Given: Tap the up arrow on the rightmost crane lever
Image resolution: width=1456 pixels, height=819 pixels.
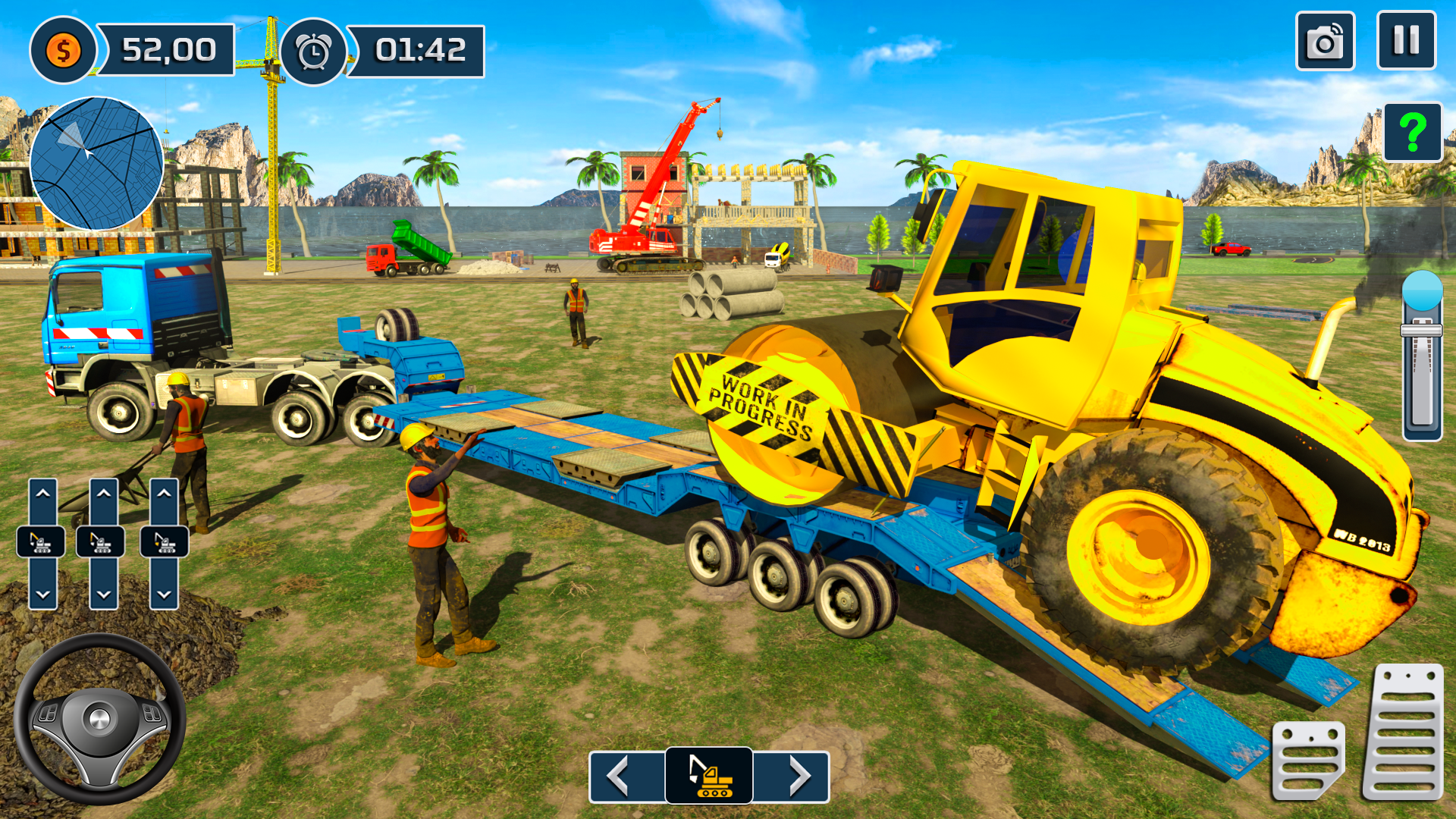Looking at the screenshot, I should coord(165,491).
